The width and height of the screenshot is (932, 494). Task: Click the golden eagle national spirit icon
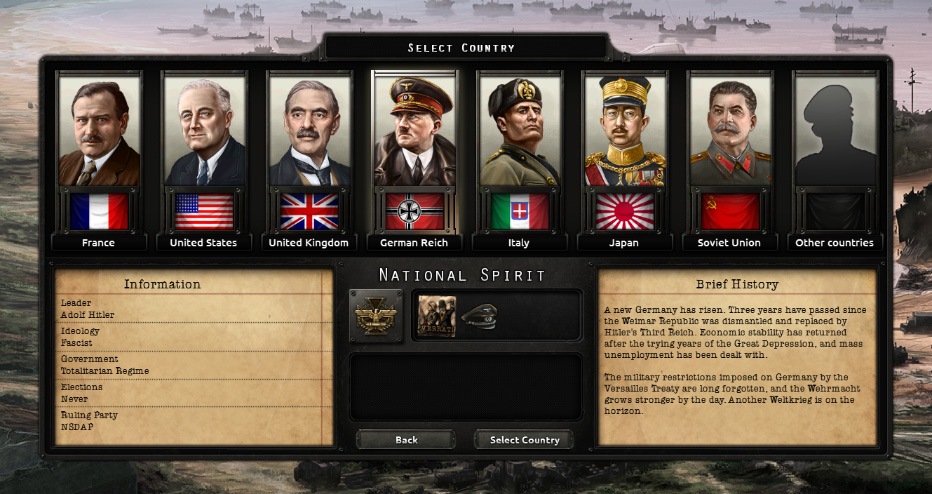coord(376,316)
